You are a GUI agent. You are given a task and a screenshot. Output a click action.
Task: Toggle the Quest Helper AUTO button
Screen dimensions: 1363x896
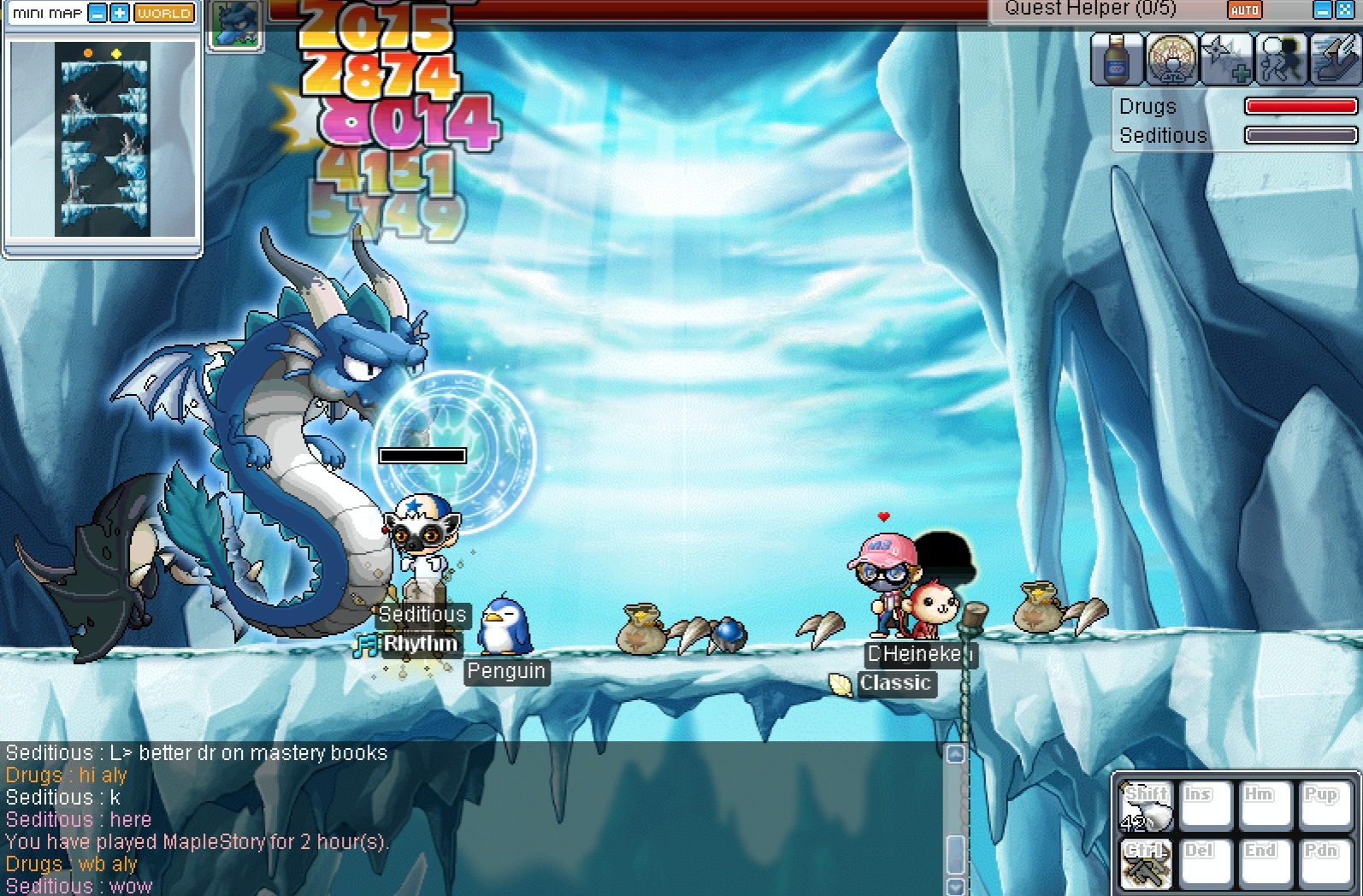(x=1244, y=10)
